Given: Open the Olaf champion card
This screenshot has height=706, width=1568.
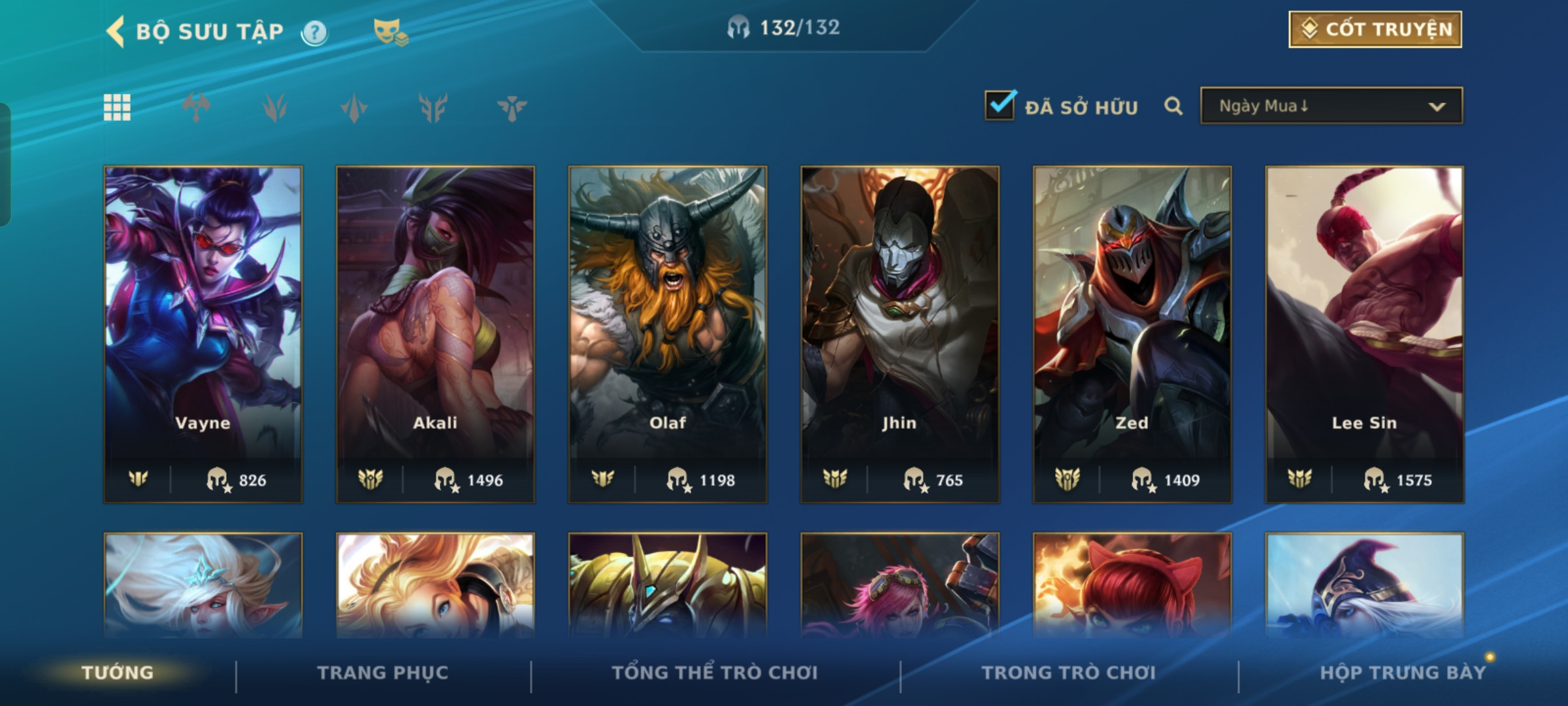Looking at the screenshot, I should coord(668,333).
